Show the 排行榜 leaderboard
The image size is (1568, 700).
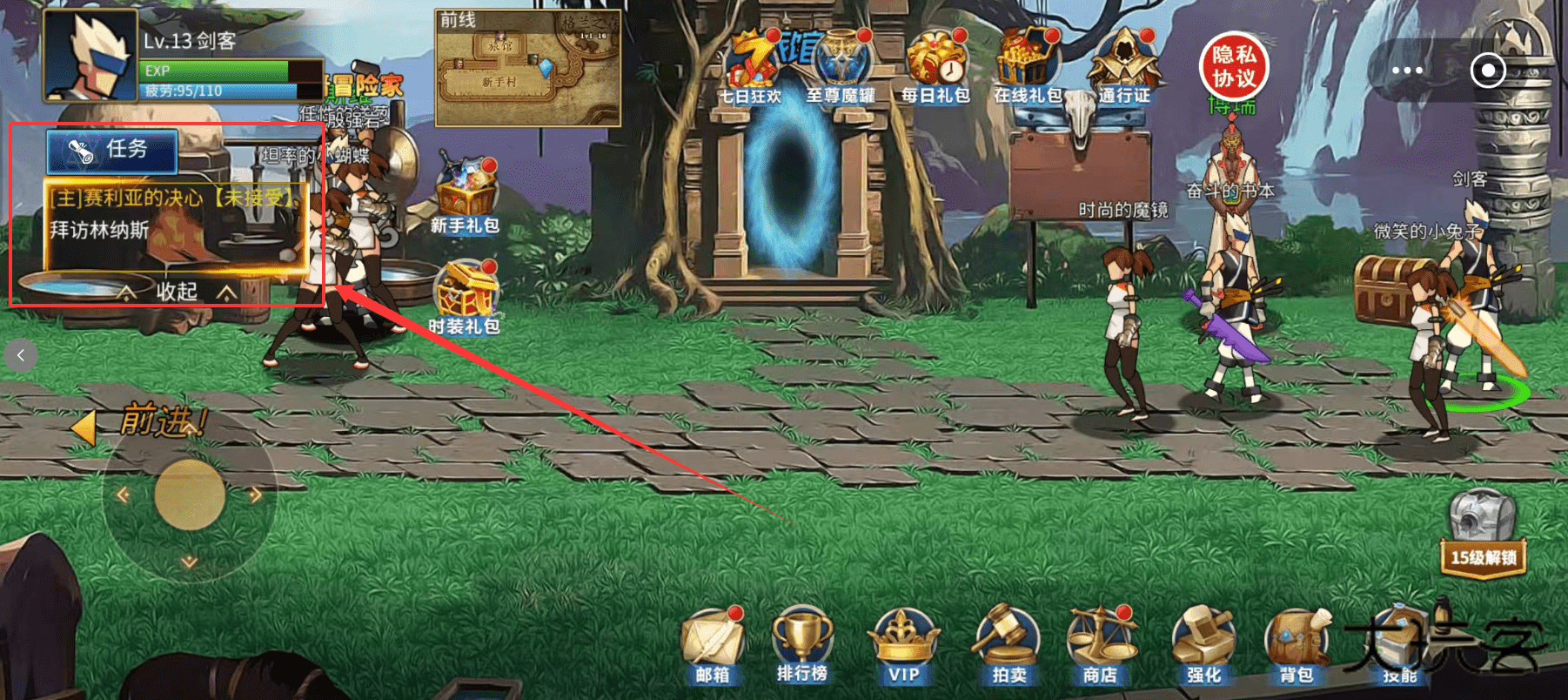[802, 645]
